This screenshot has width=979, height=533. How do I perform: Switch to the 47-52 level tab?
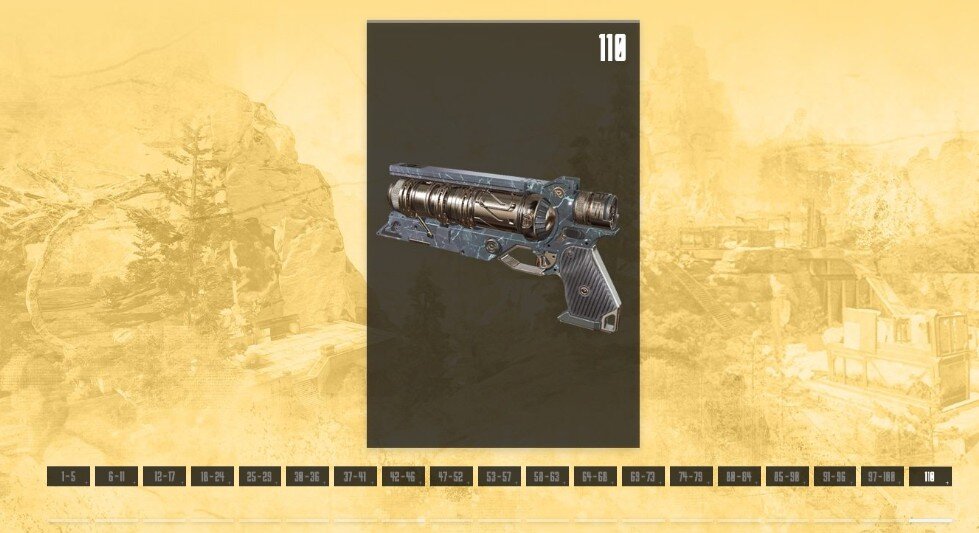tap(452, 477)
